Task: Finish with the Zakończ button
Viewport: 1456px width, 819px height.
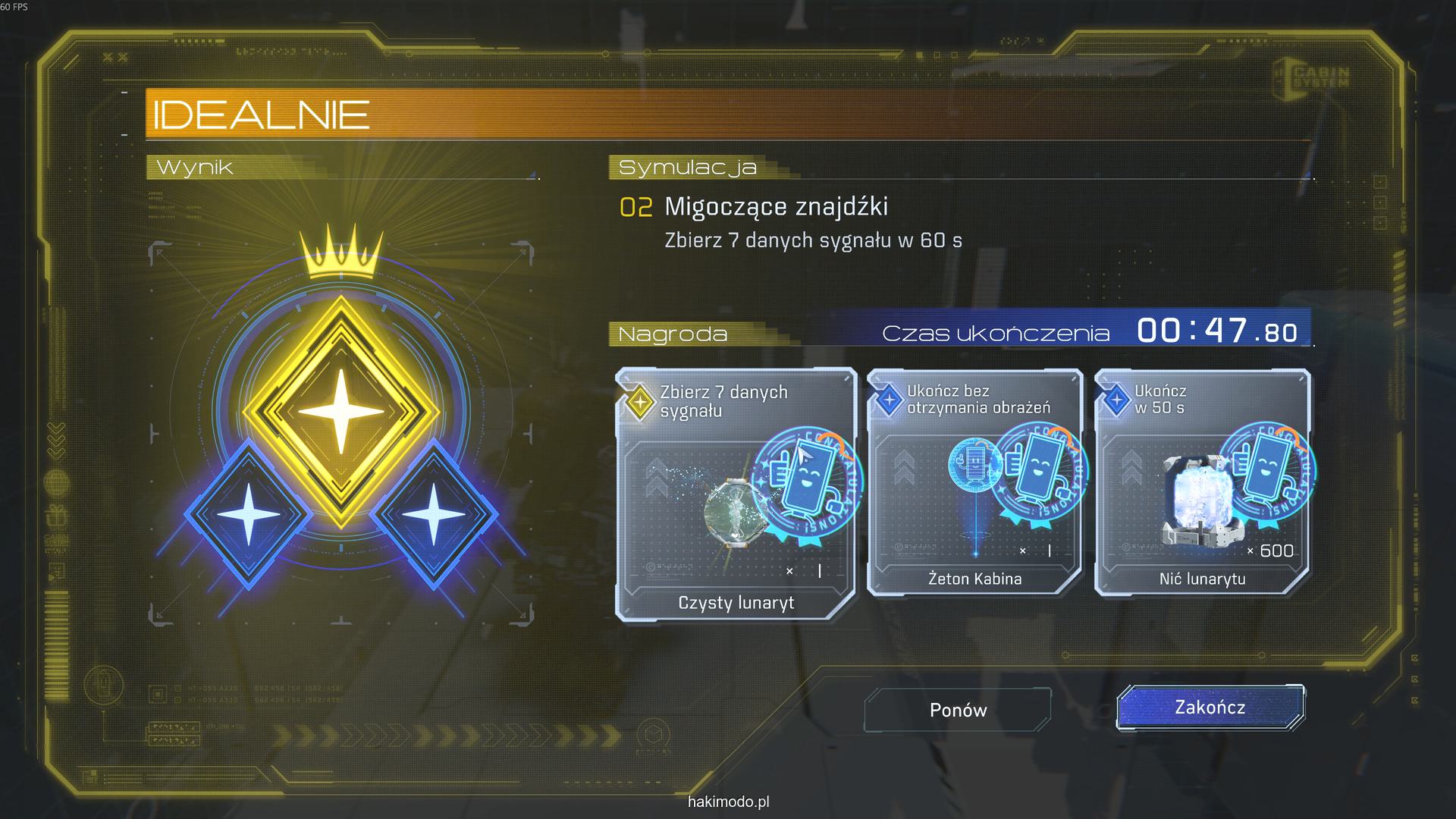Action: click(1210, 708)
